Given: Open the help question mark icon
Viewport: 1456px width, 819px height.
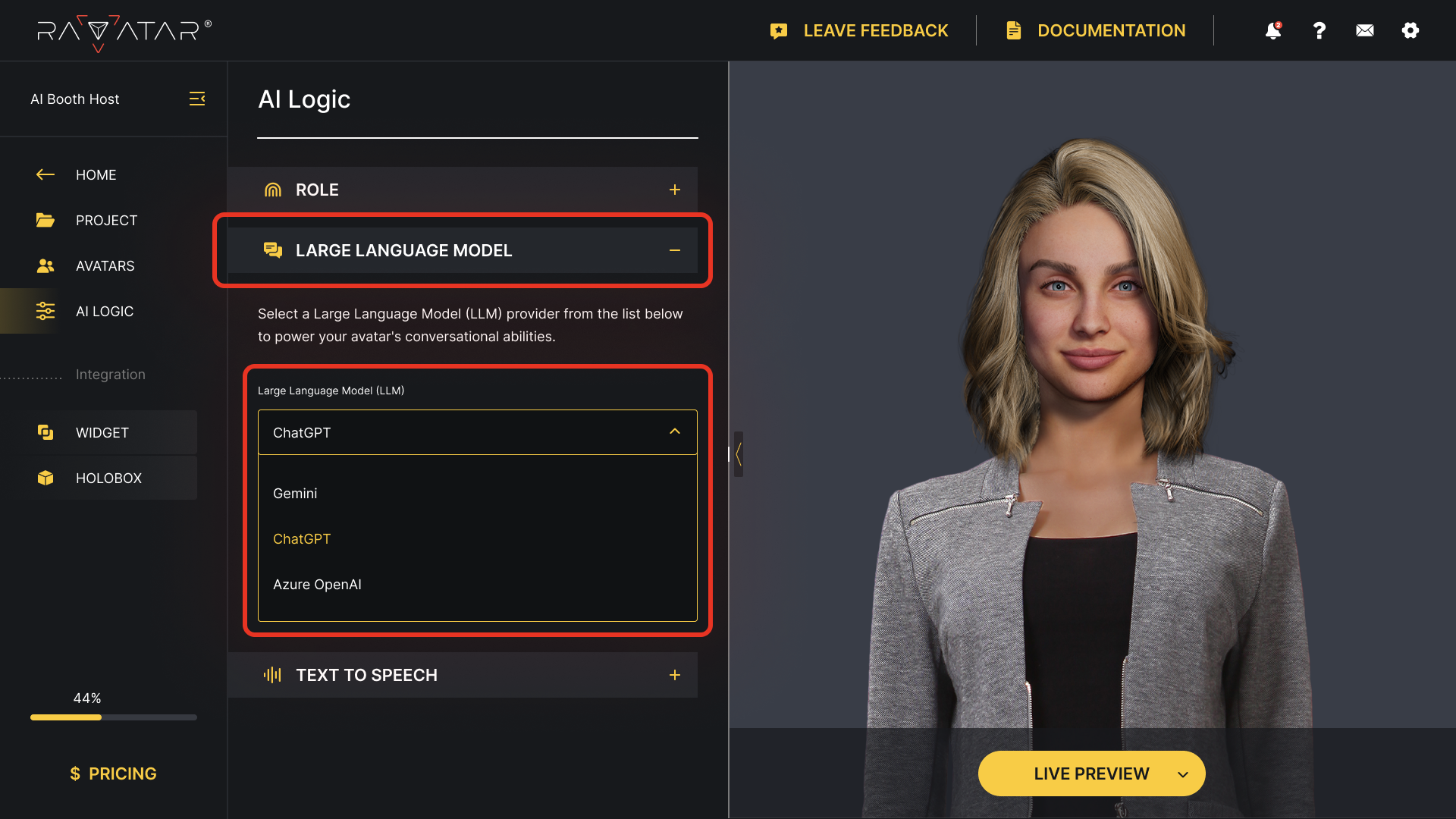Looking at the screenshot, I should coord(1319,30).
